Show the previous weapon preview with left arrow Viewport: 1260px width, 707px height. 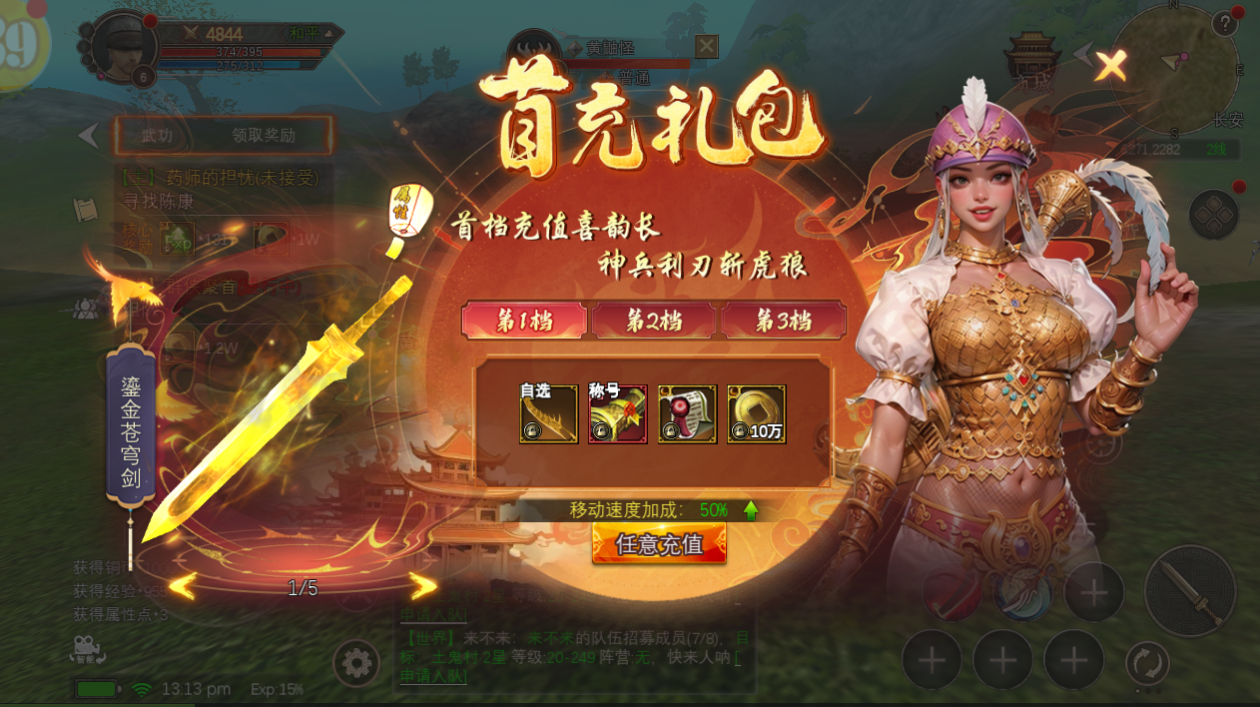tap(182, 587)
